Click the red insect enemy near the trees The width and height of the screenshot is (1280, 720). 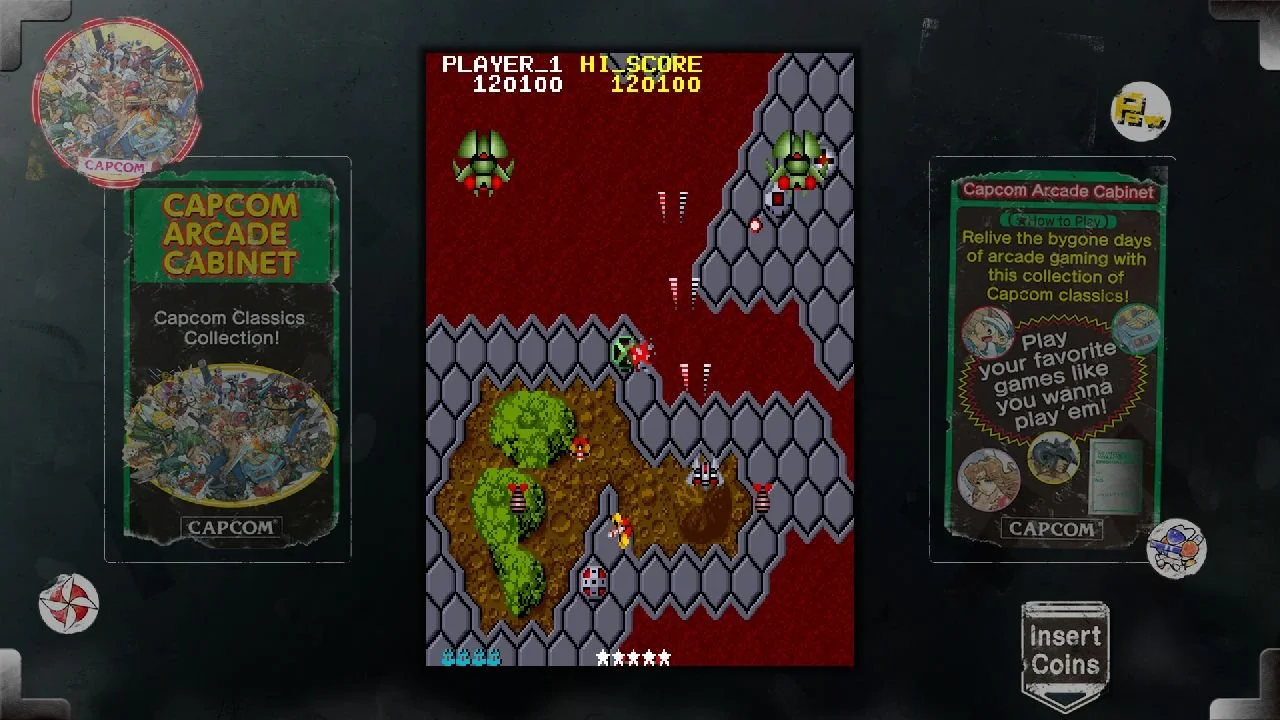click(x=583, y=450)
